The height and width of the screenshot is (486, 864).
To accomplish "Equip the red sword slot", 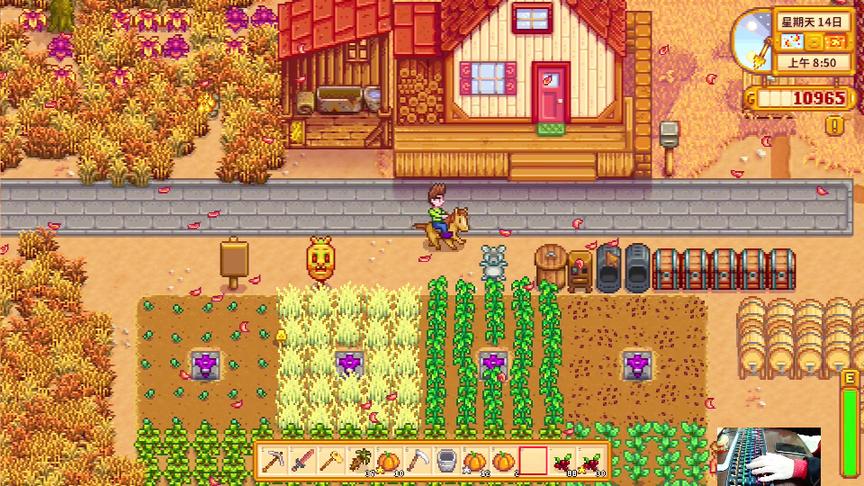I will (302, 461).
